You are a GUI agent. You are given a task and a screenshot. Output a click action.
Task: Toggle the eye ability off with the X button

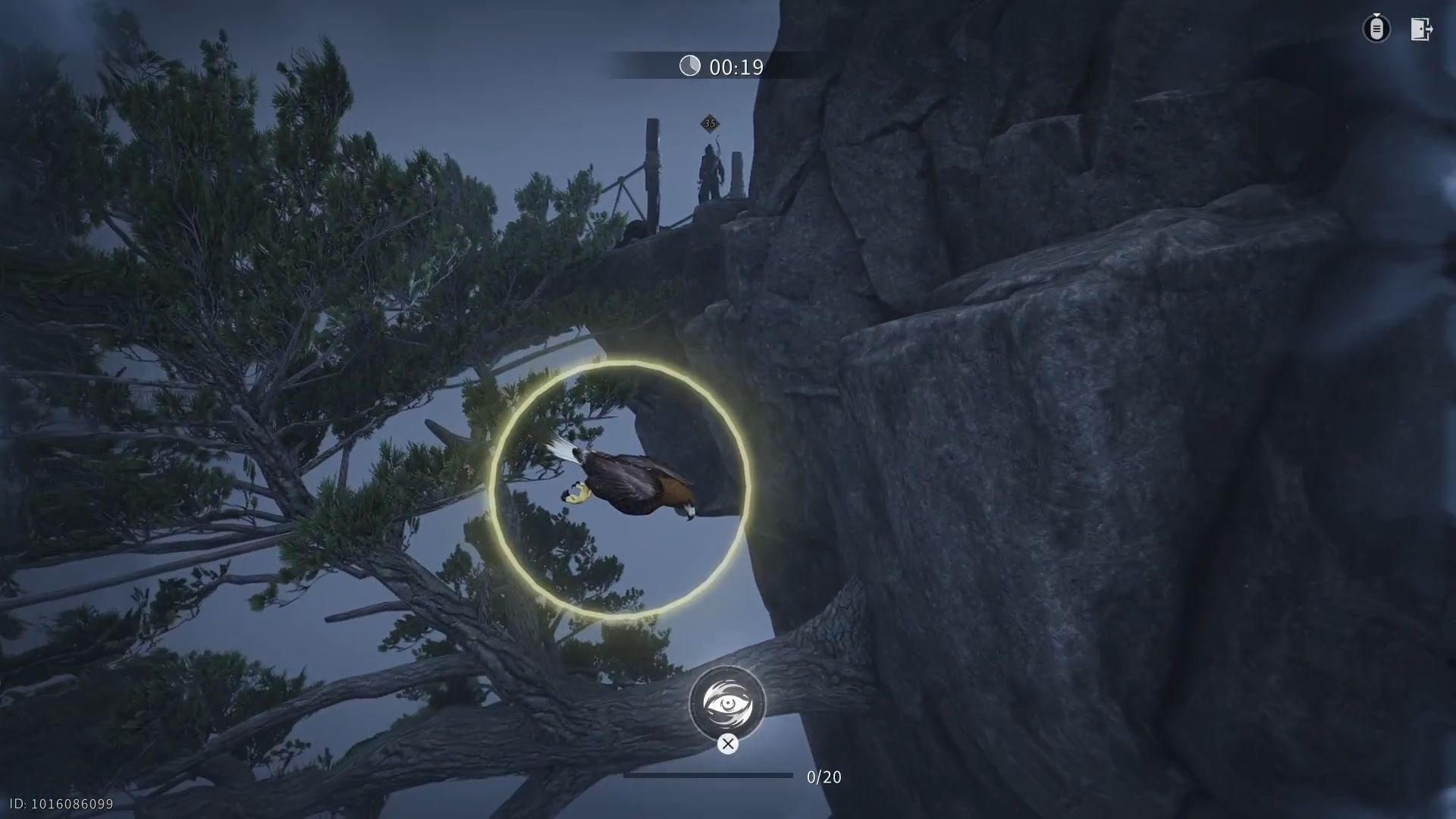click(x=728, y=744)
